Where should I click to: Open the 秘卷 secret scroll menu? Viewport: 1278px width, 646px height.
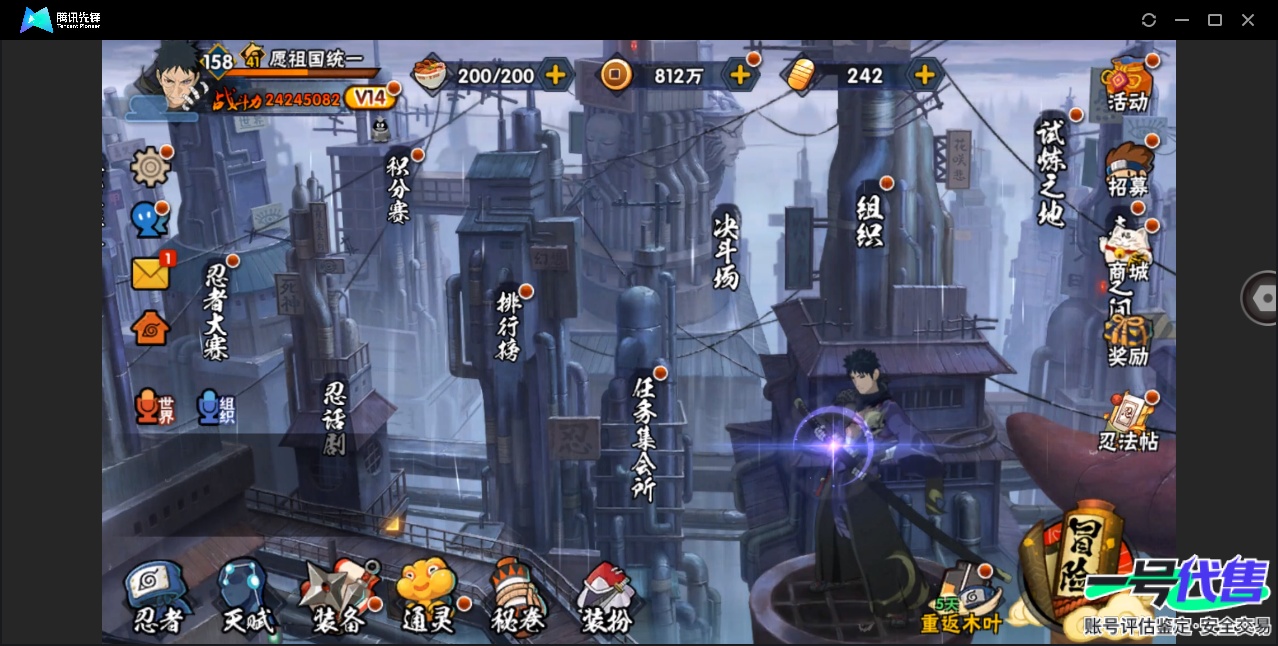click(518, 598)
